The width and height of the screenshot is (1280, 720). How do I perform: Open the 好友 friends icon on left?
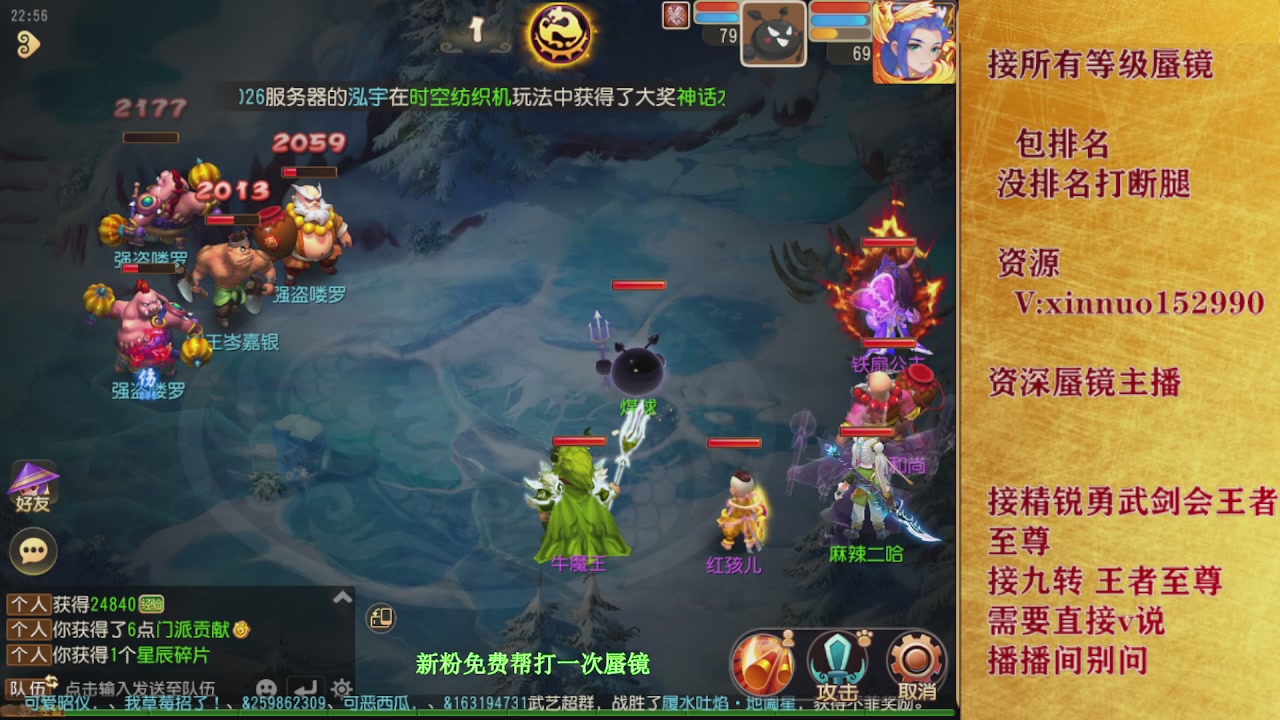(x=35, y=480)
